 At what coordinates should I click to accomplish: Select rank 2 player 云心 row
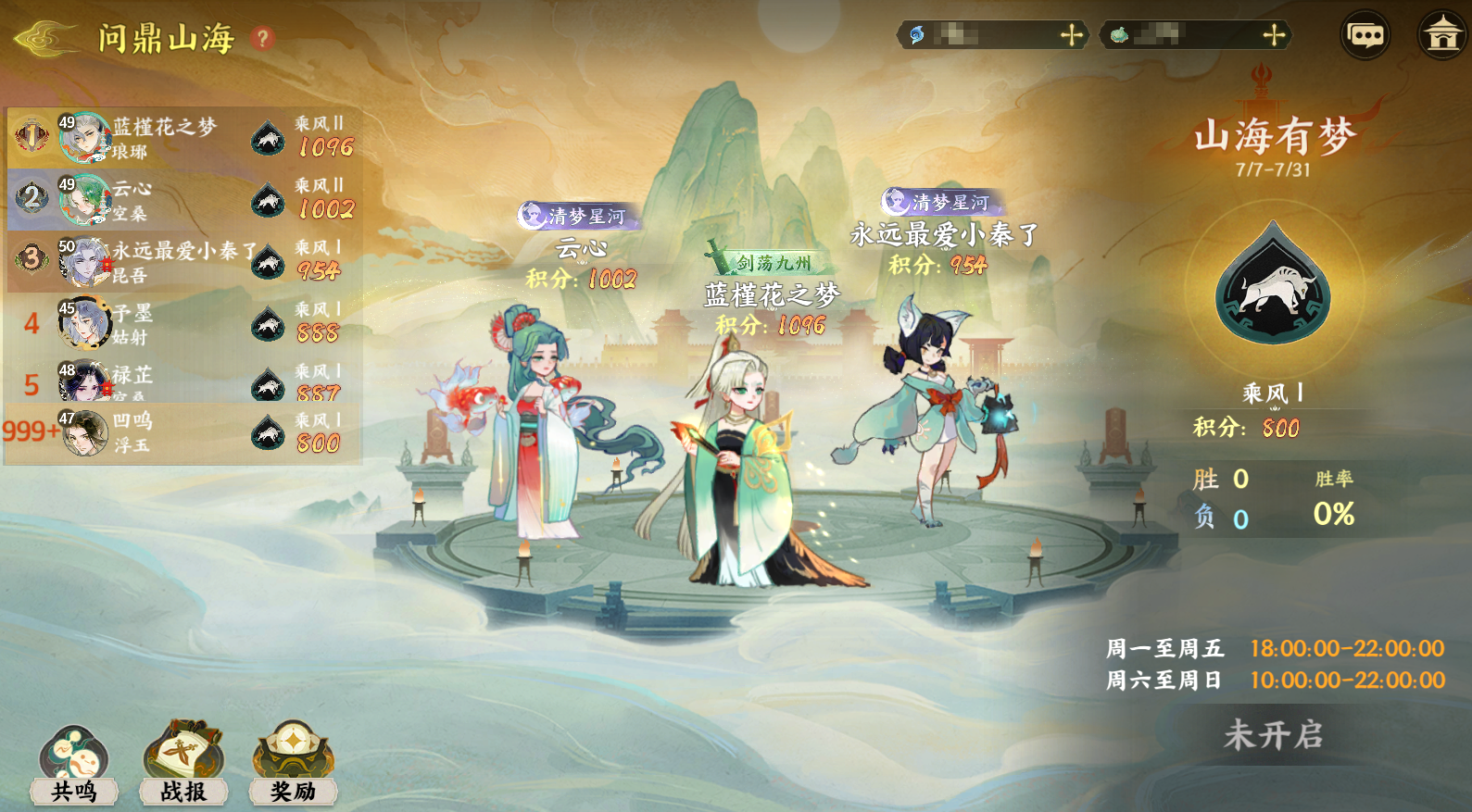coord(183,199)
